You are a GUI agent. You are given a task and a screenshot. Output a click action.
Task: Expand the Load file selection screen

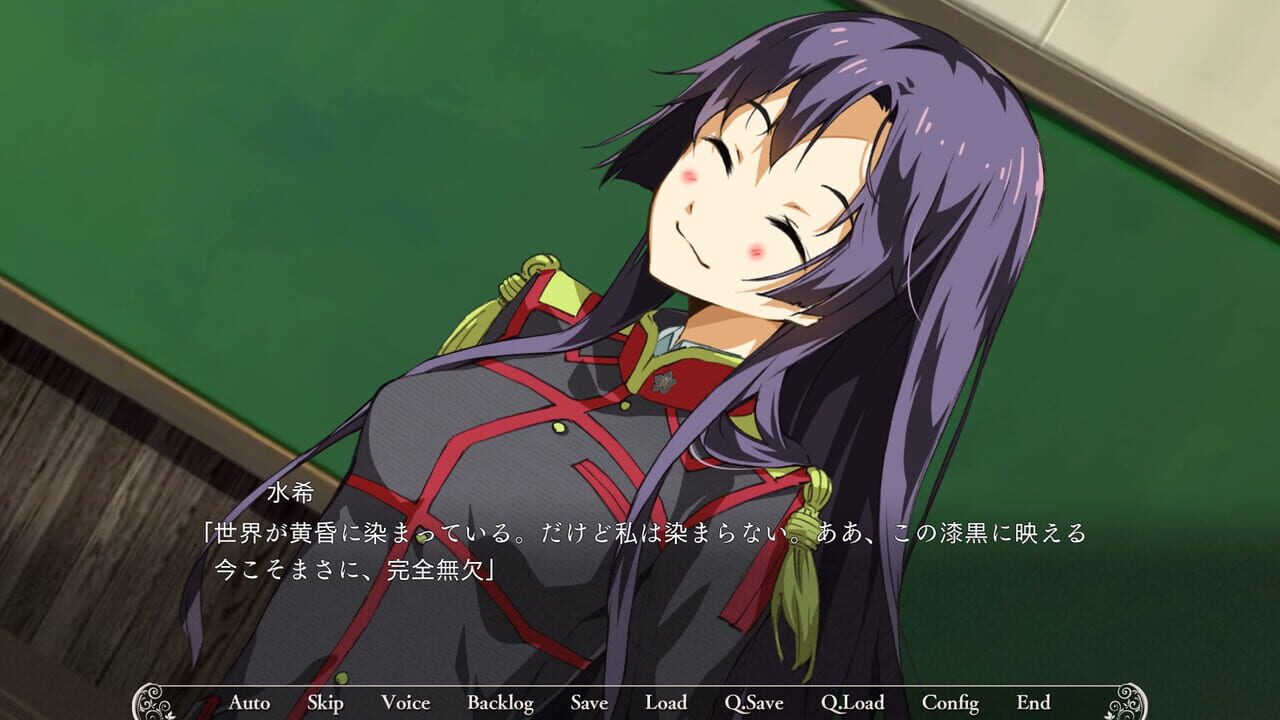coord(666,703)
